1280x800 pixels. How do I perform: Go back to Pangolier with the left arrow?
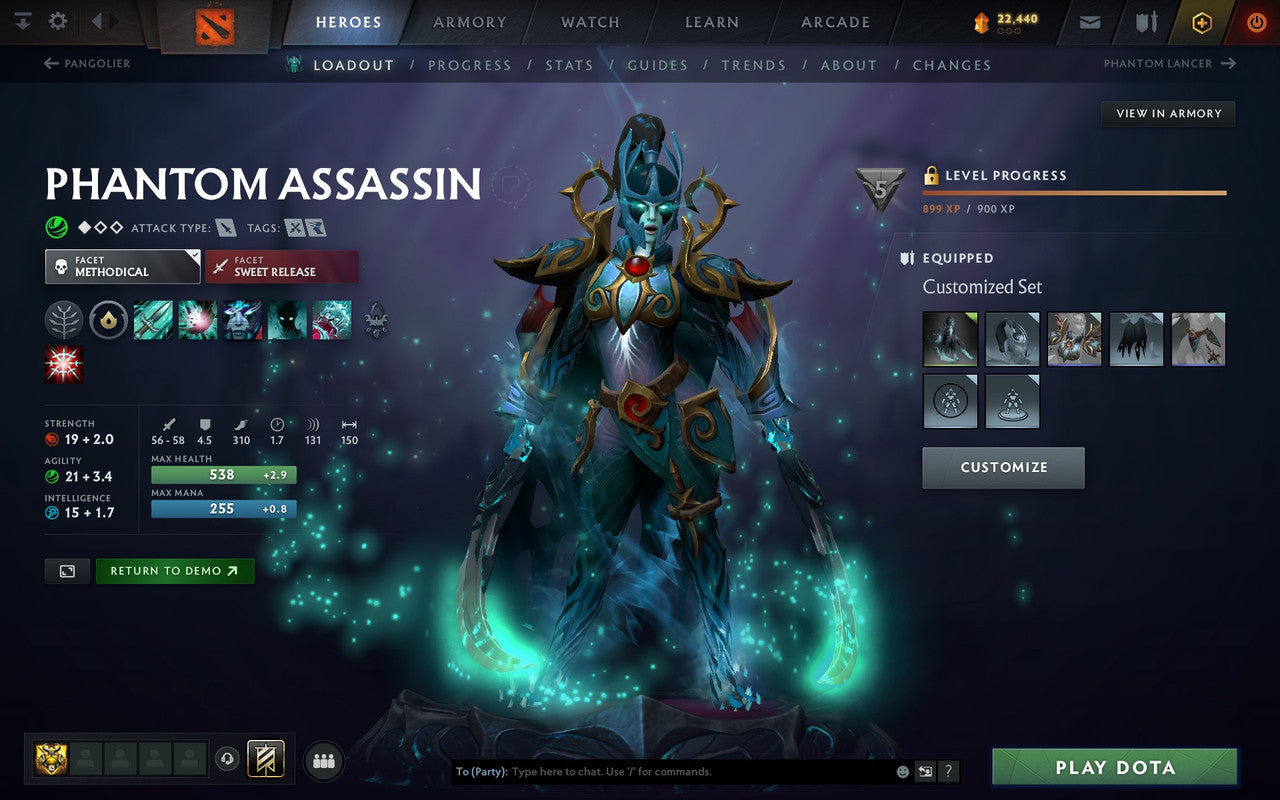tap(49, 63)
